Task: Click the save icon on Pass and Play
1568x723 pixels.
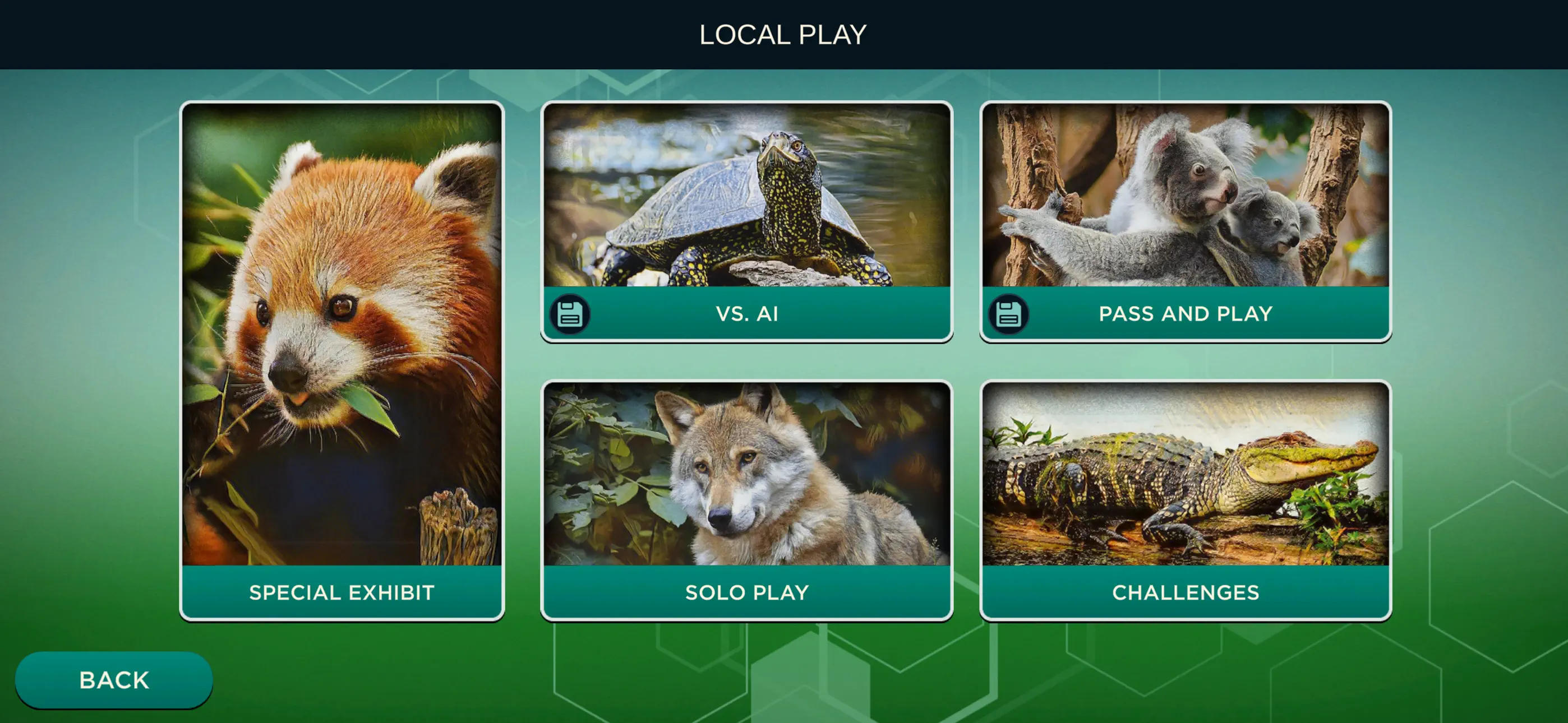Action: tap(1009, 314)
